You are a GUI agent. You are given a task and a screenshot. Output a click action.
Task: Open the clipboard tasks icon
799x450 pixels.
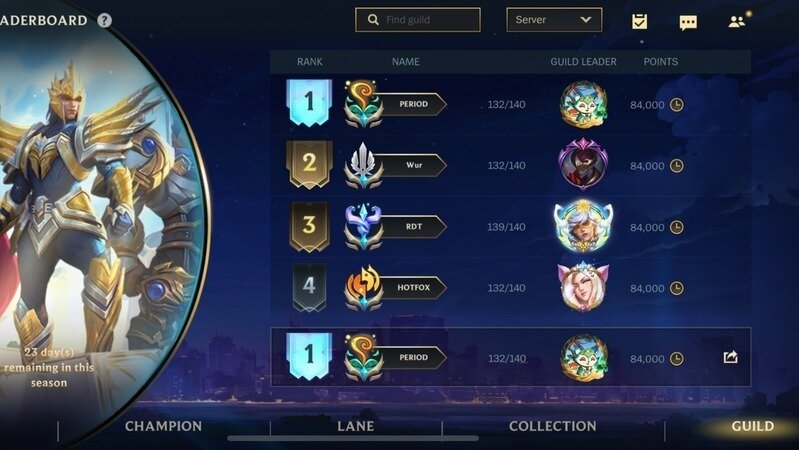[639, 21]
